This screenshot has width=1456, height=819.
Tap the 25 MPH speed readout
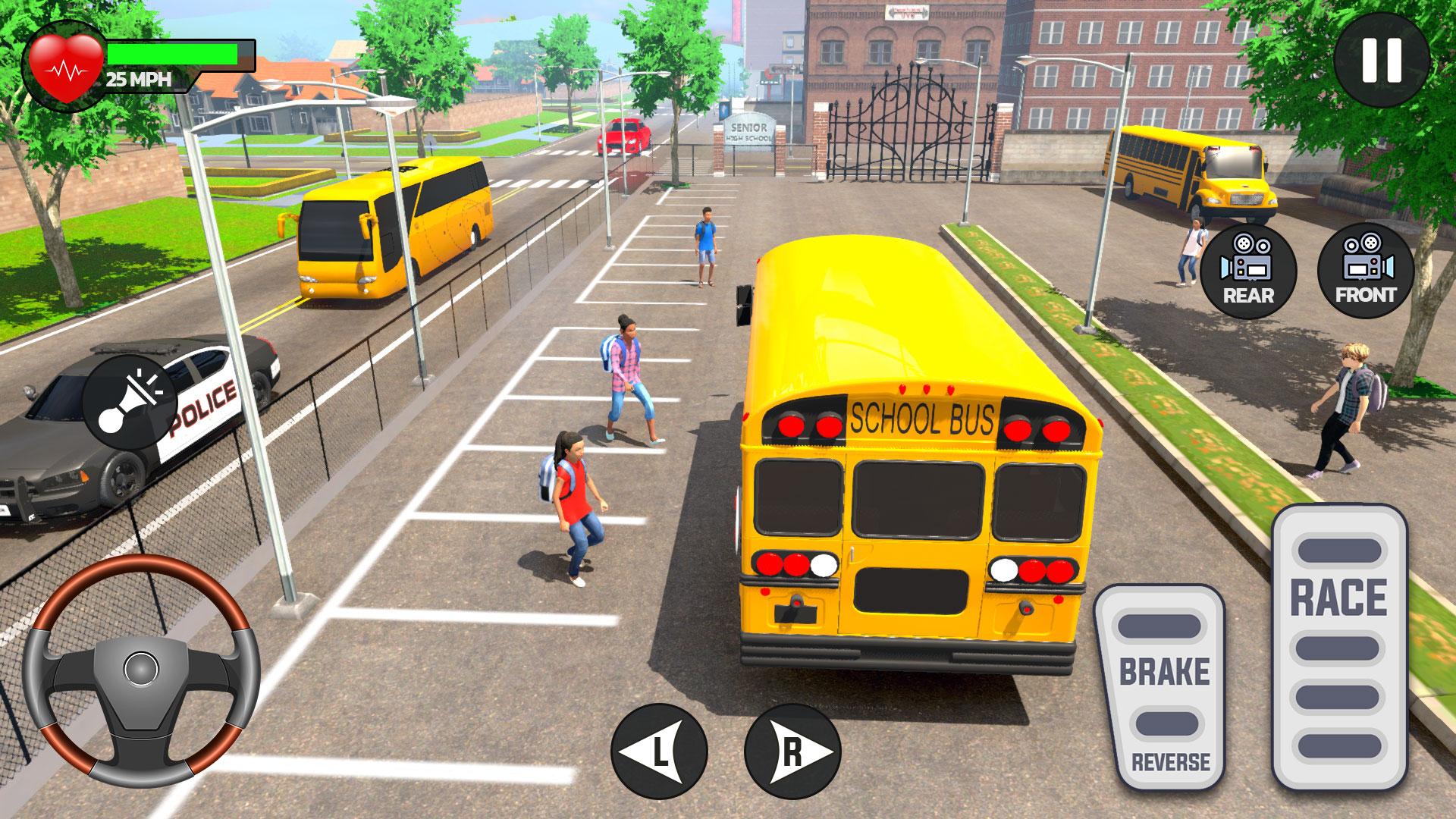(139, 78)
